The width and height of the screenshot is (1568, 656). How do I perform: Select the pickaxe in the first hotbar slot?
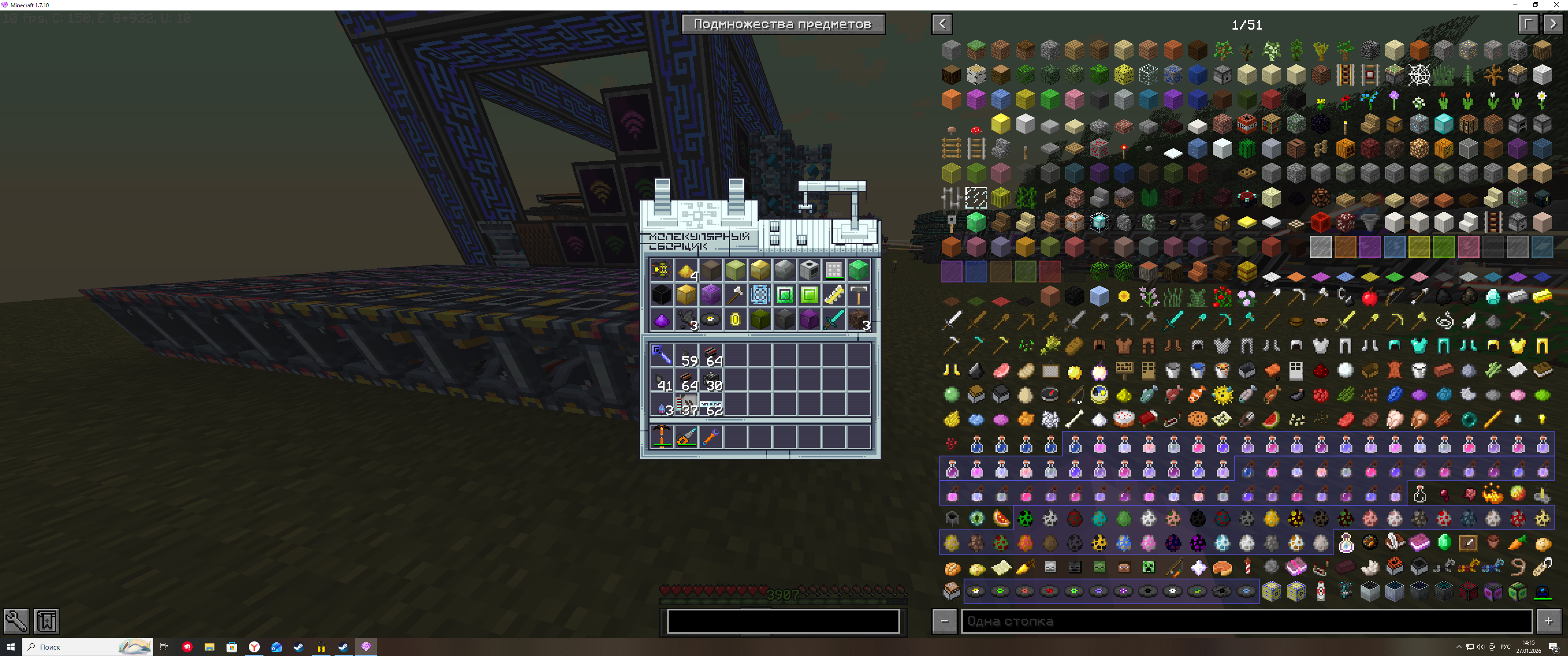662,436
